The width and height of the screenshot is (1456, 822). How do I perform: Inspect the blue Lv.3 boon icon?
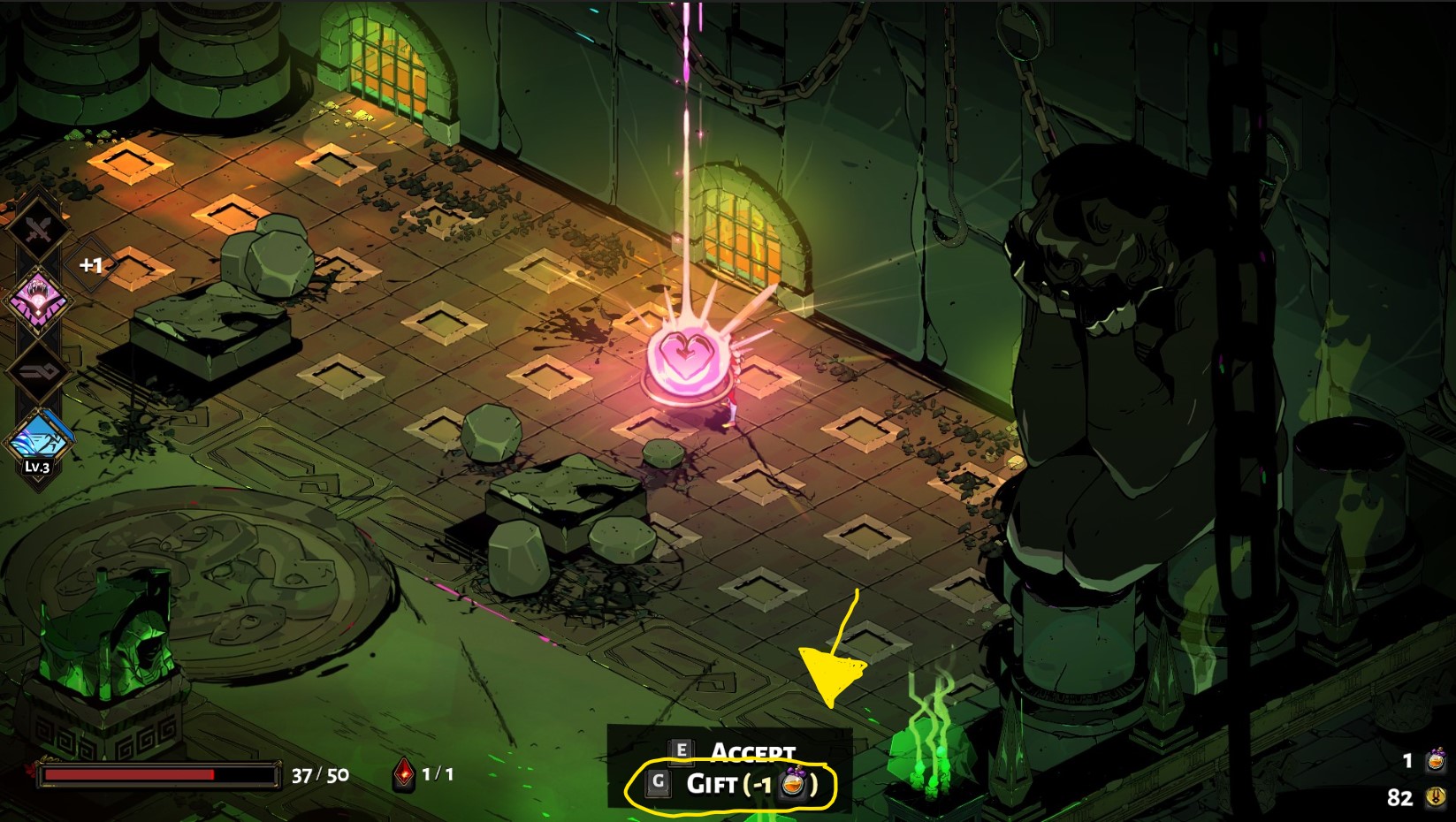click(x=38, y=439)
